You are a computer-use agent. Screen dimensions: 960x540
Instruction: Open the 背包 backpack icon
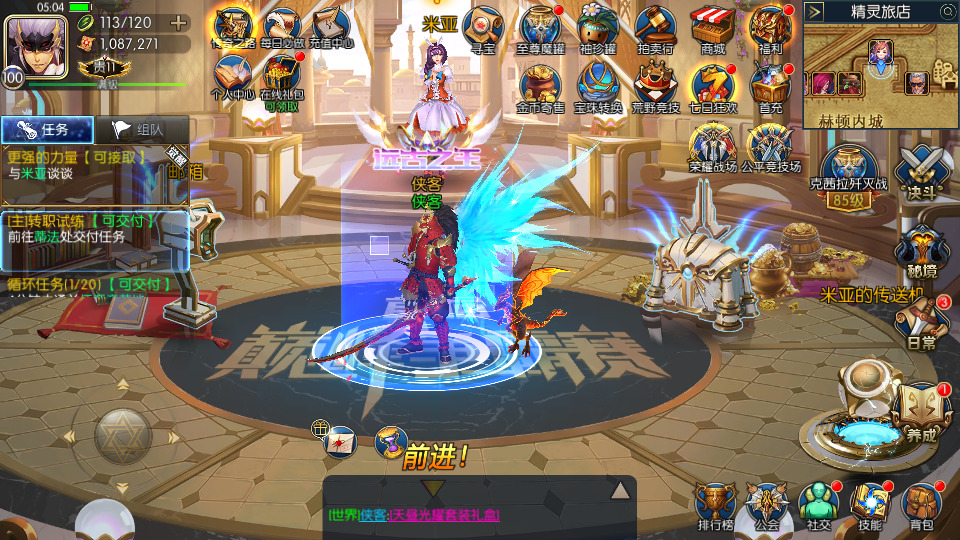pos(921,503)
